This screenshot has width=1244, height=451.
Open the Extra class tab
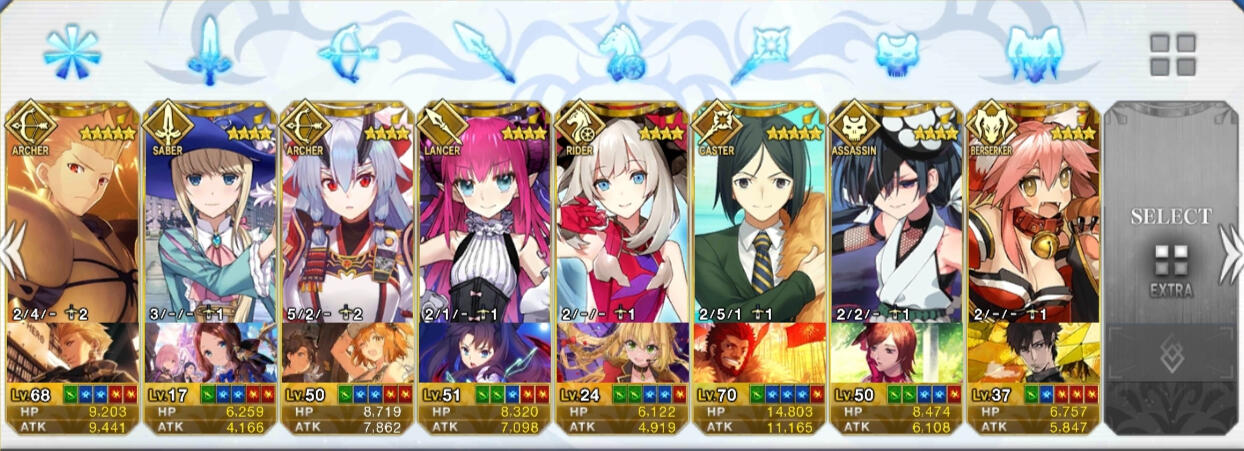[1172, 54]
